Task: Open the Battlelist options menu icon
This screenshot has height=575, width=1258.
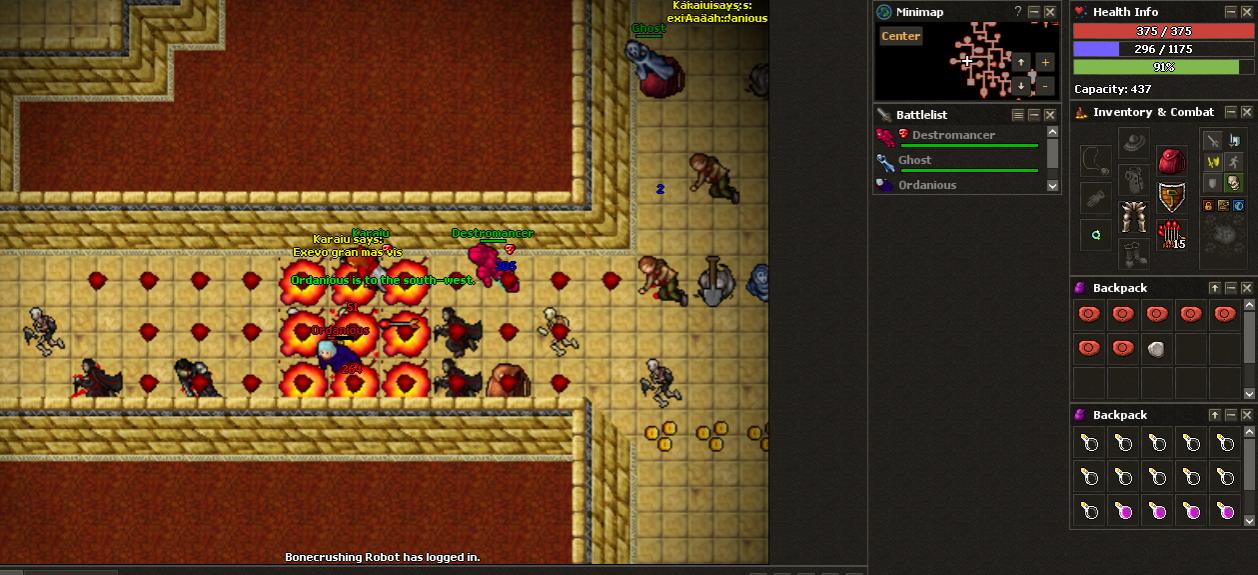Action: (x=1018, y=115)
